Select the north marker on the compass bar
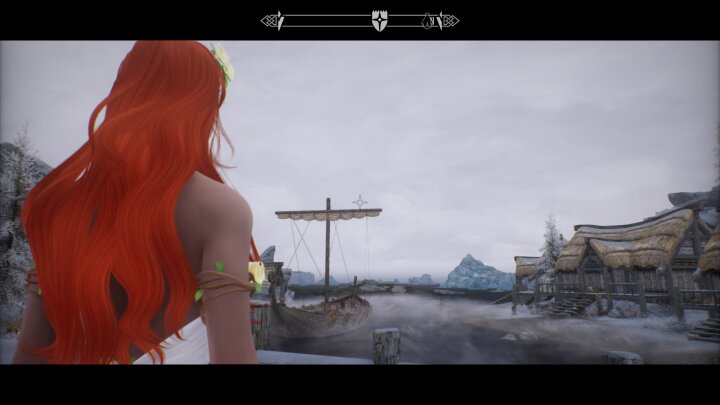Viewport: 720px width, 405px height. (430, 20)
